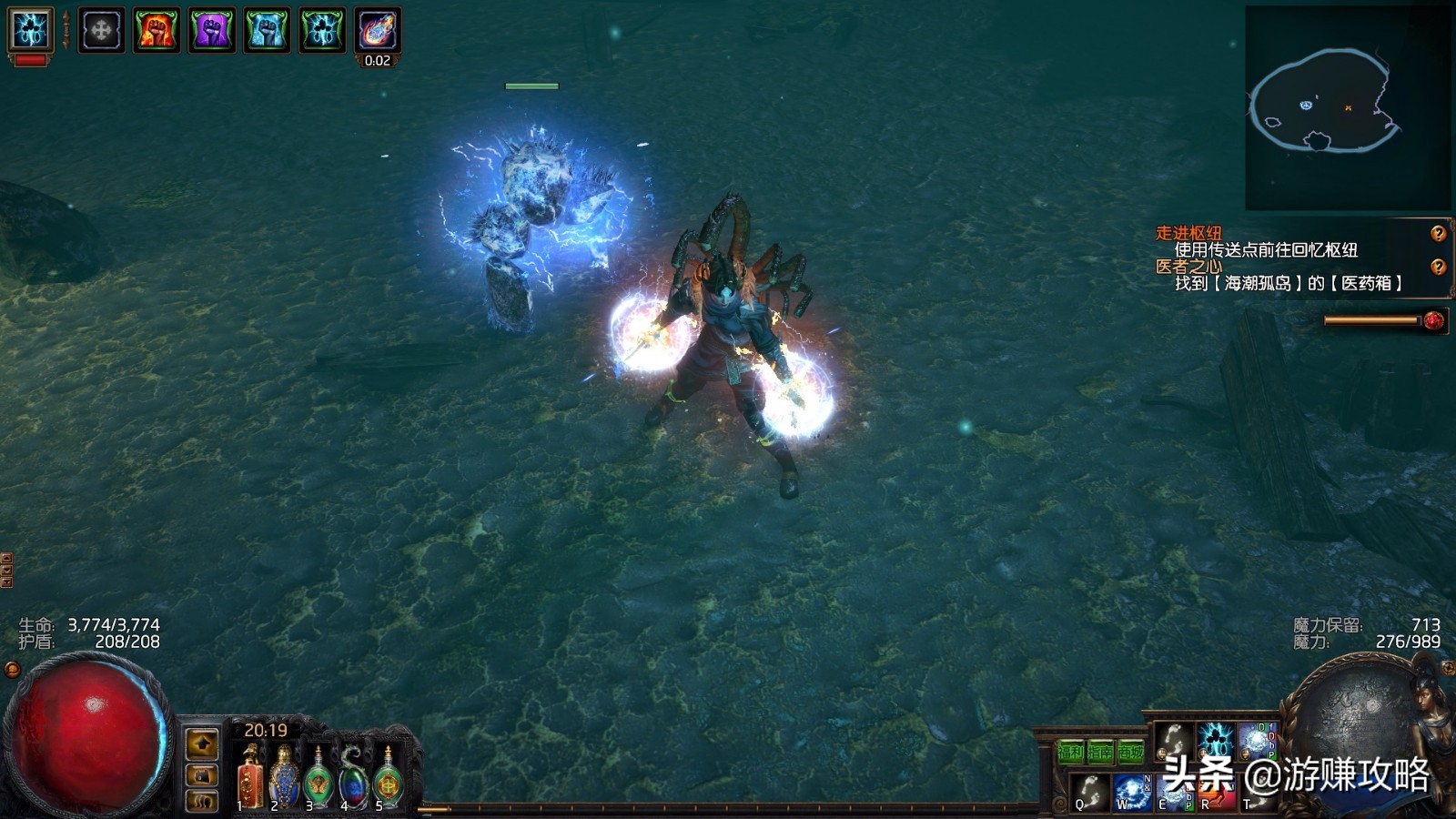This screenshot has height=819, width=1456.
Task: Use the green cross-emblem flask in slot 5
Action: [388, 779]
